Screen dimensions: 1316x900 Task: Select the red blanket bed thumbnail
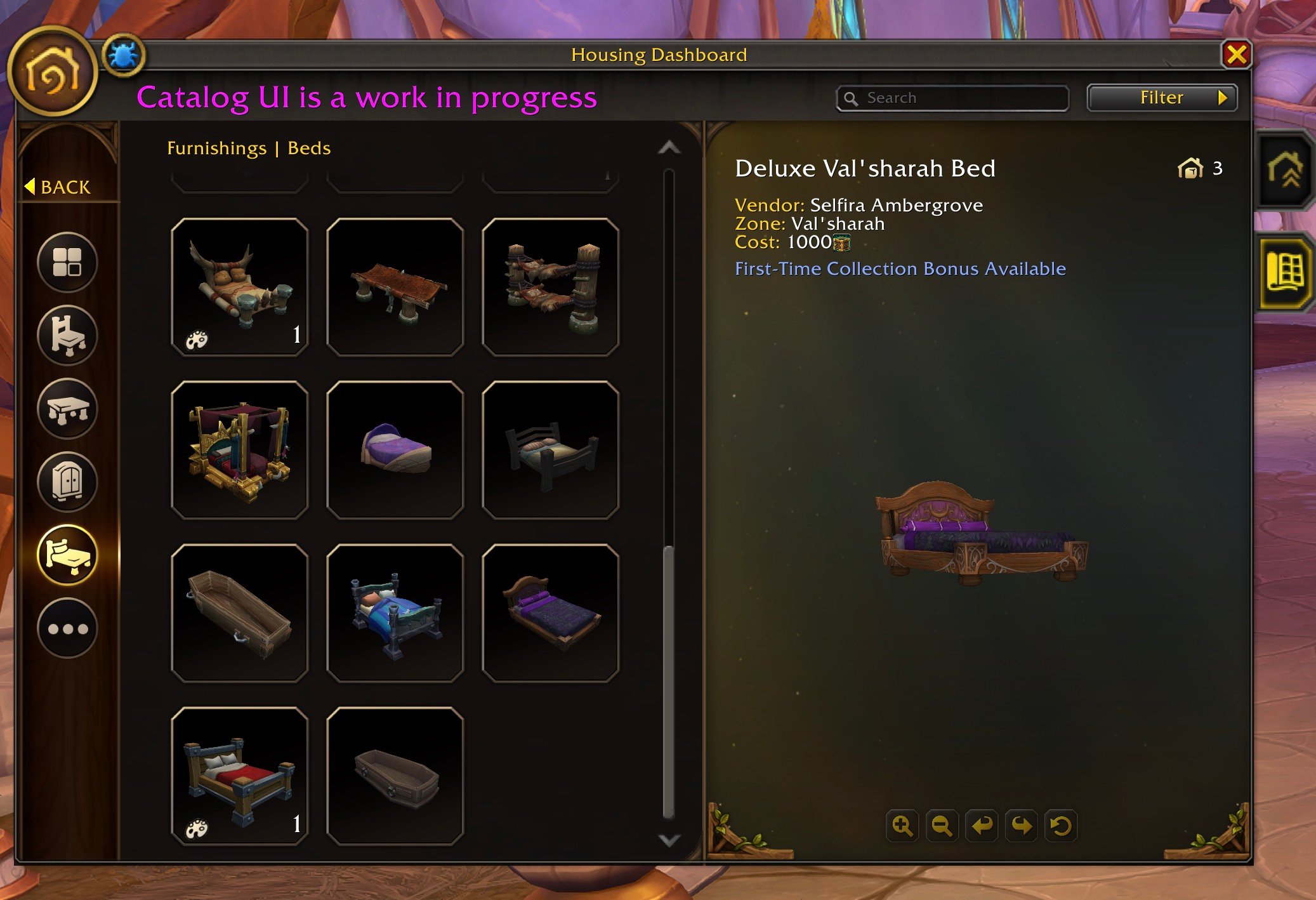click(239, 776)
